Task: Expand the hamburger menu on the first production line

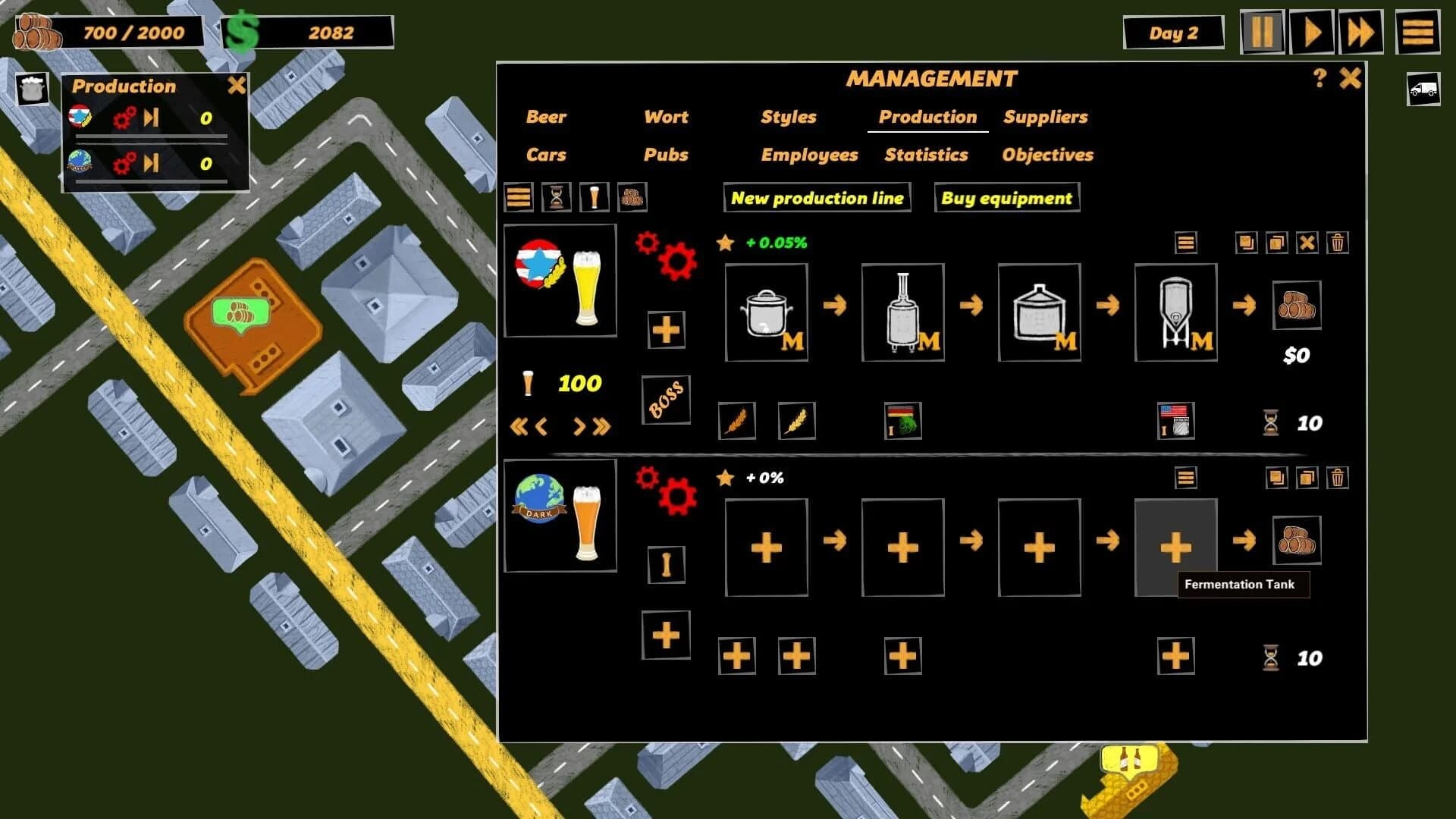Action: click(x=1185, y=244)
